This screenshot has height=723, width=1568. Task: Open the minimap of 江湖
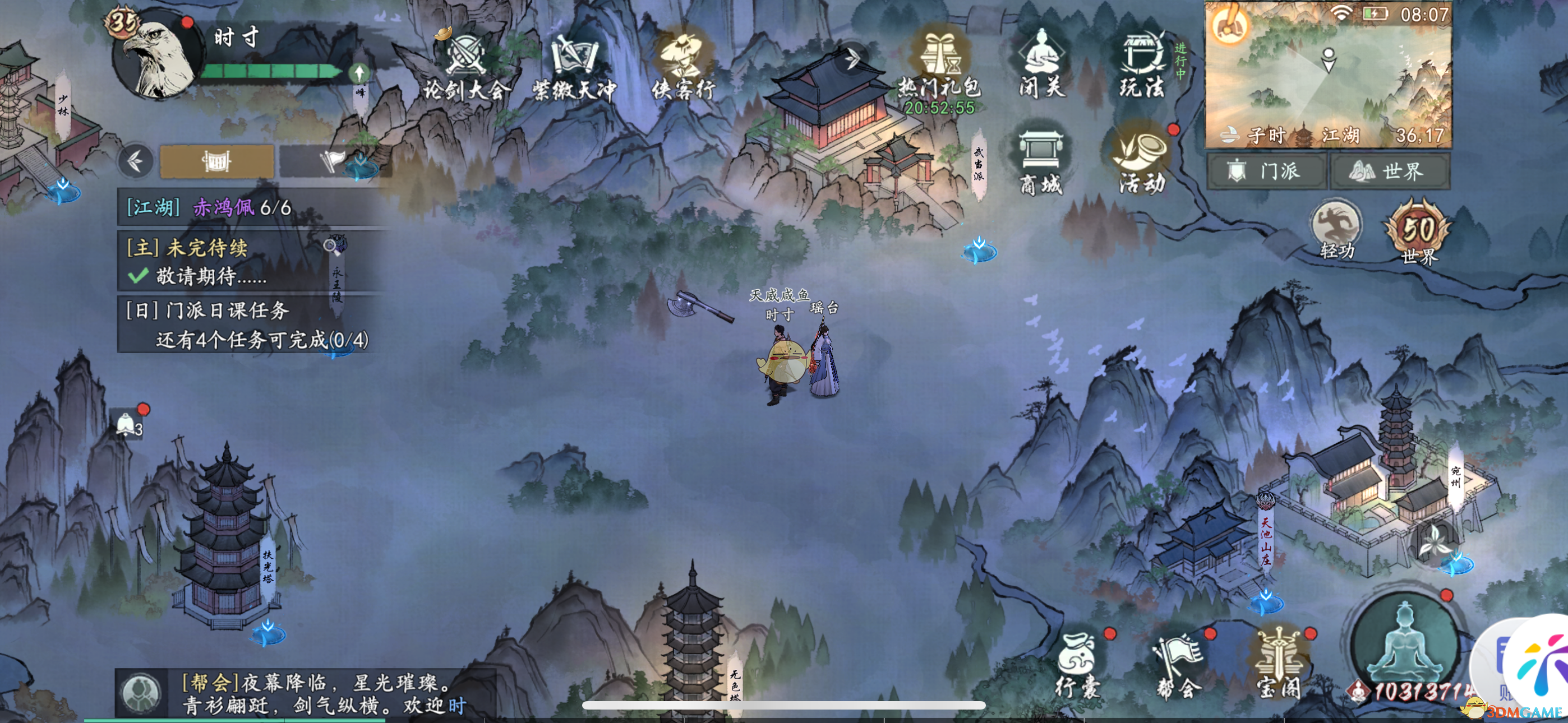[1328, 74]
